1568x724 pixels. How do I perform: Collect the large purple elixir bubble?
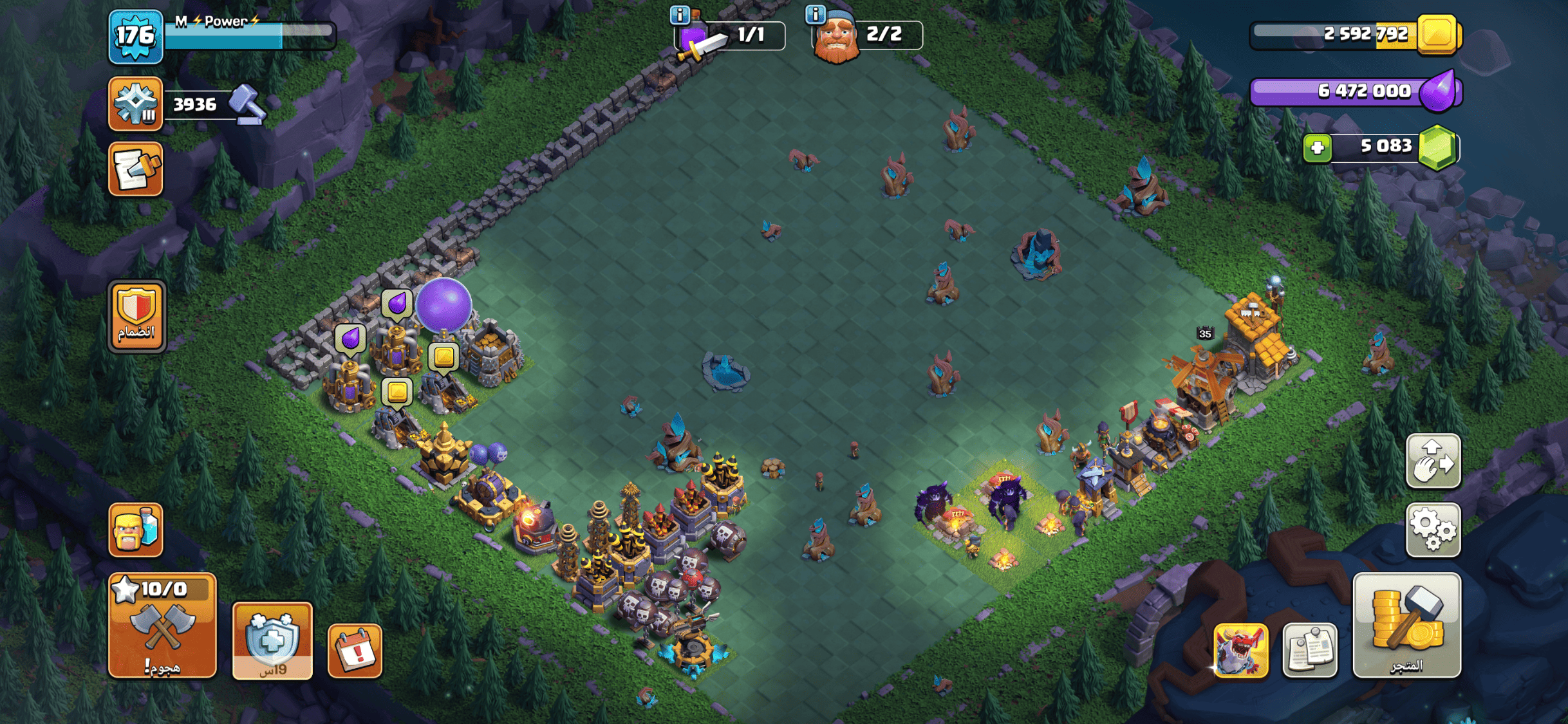click(x=443, y=305)
